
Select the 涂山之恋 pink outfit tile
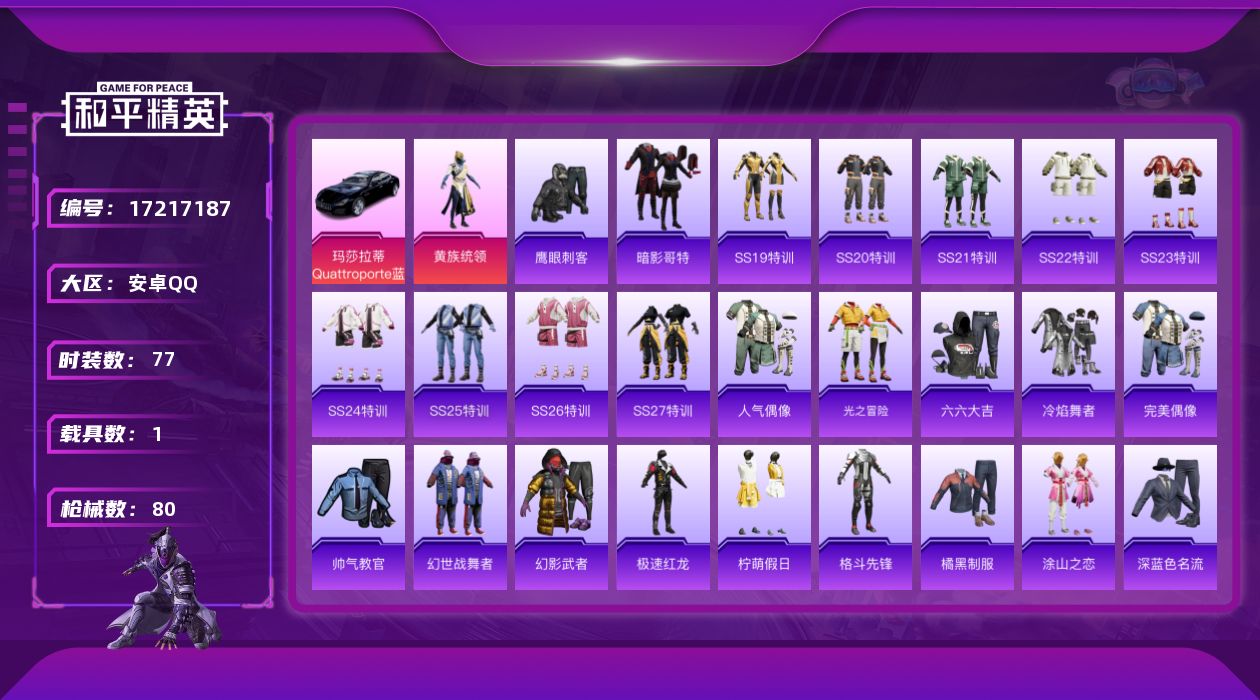click(x=1068, y=517)
